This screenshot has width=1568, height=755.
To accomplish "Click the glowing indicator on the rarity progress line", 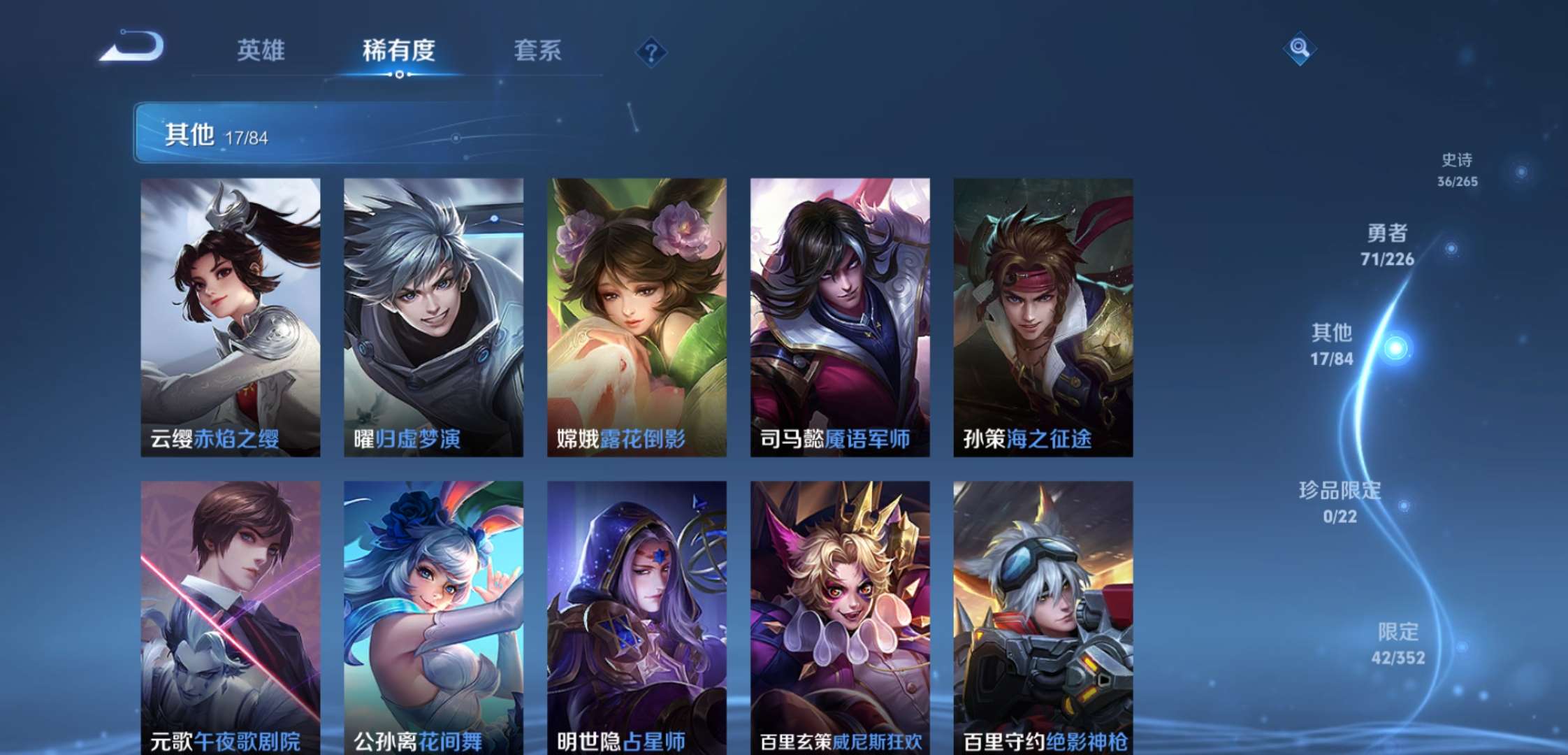I will point(1396,347).
